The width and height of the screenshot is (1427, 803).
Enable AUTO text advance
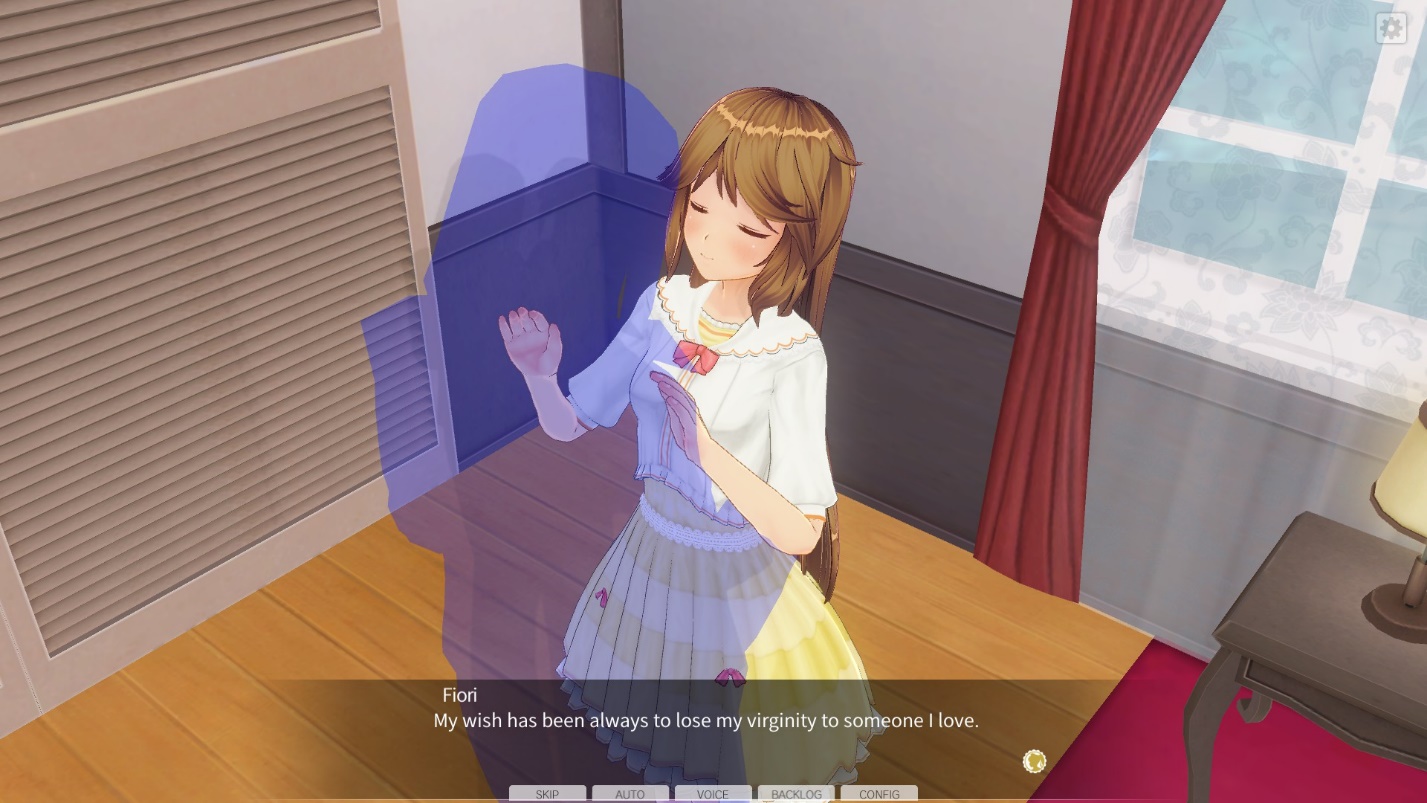(x=630, y=794)
